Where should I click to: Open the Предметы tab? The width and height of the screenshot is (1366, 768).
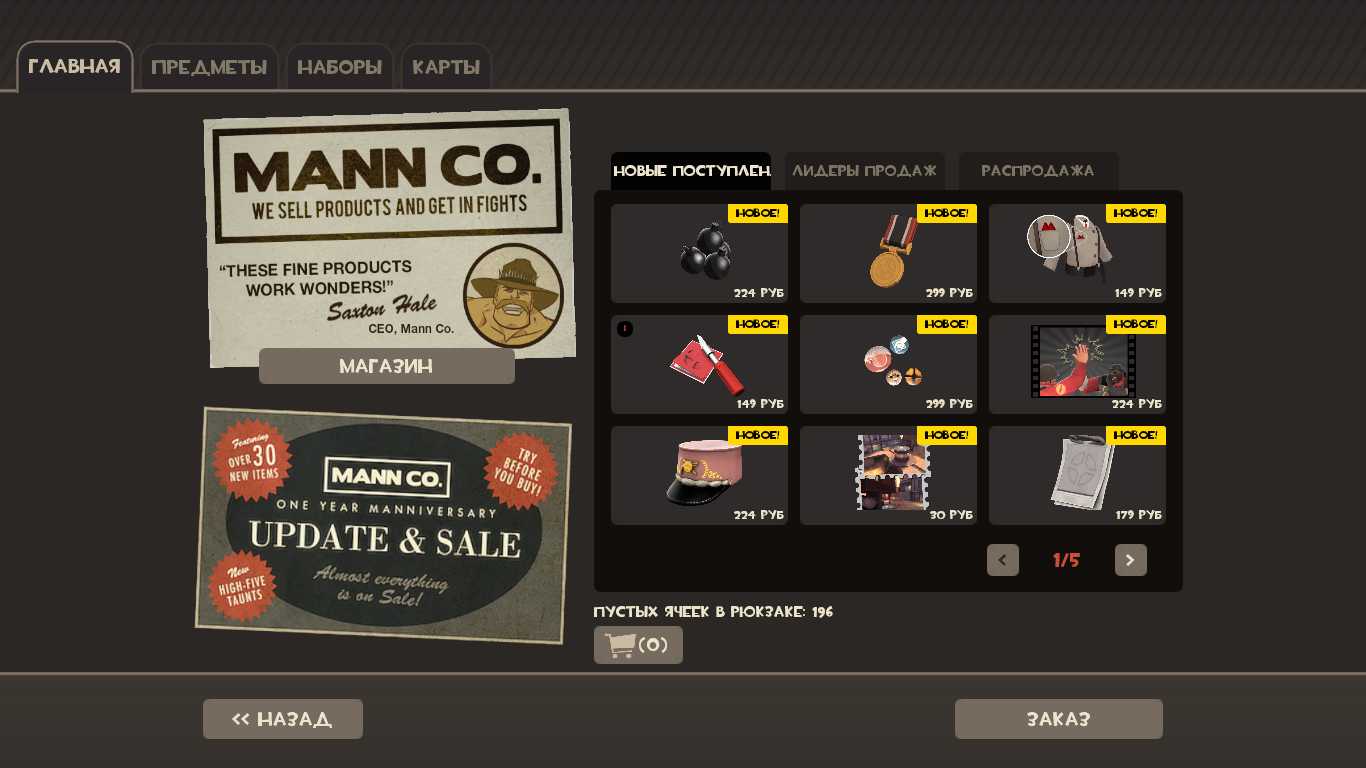point(209,68)
